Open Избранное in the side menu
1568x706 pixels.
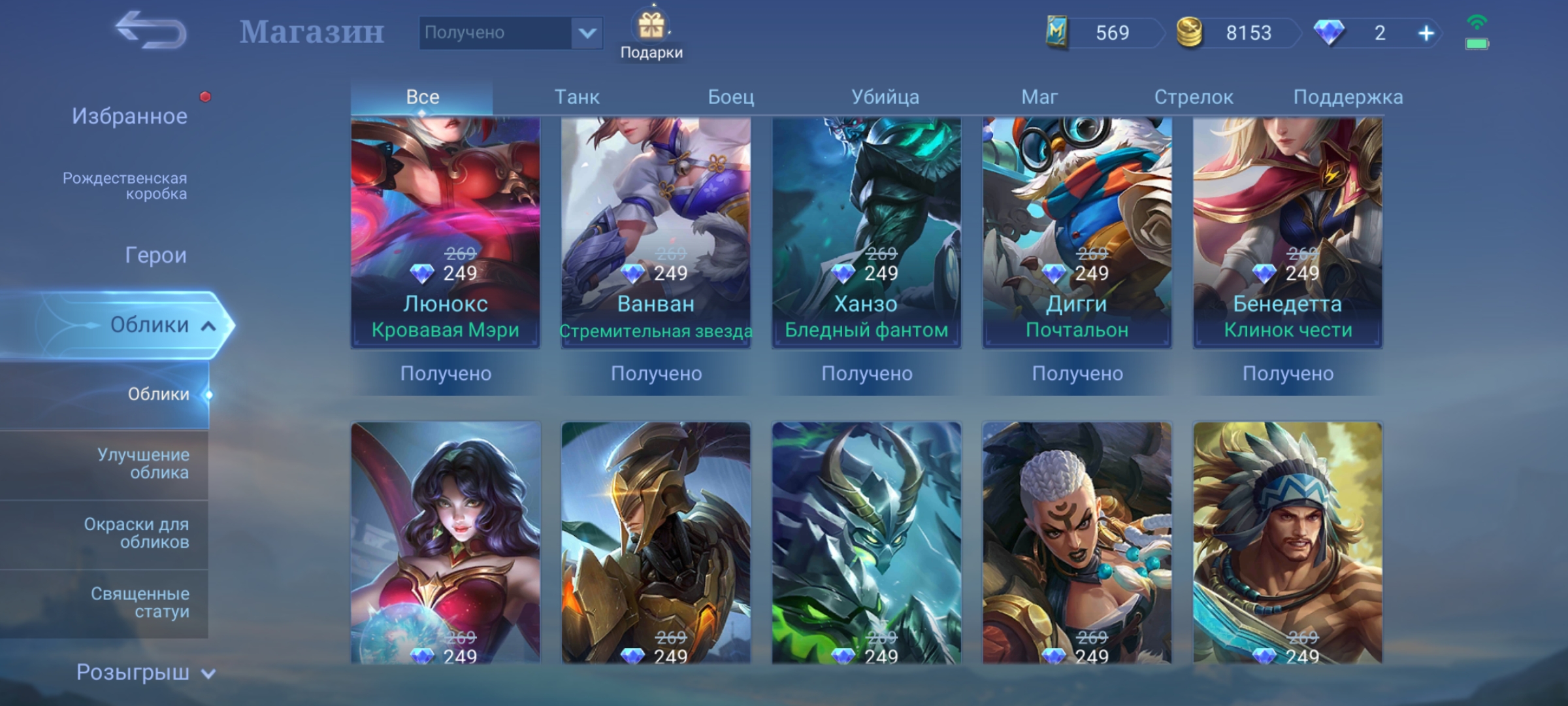129,116
